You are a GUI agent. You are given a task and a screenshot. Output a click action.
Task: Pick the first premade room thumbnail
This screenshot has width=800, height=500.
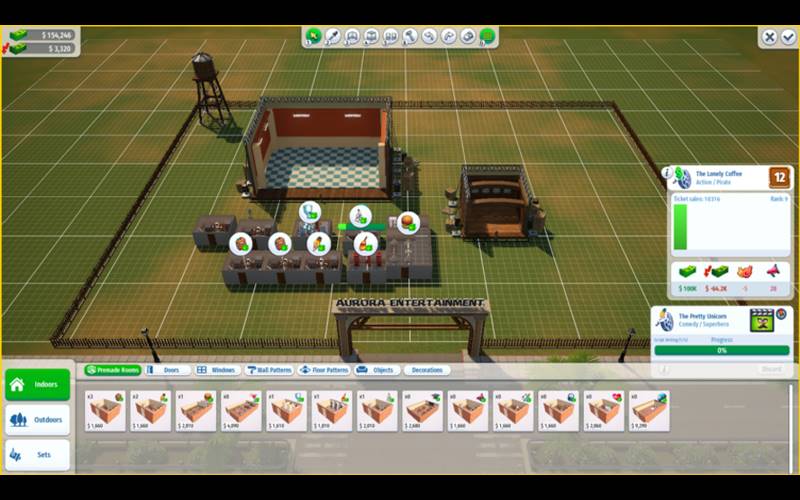[x=105, y=410]
